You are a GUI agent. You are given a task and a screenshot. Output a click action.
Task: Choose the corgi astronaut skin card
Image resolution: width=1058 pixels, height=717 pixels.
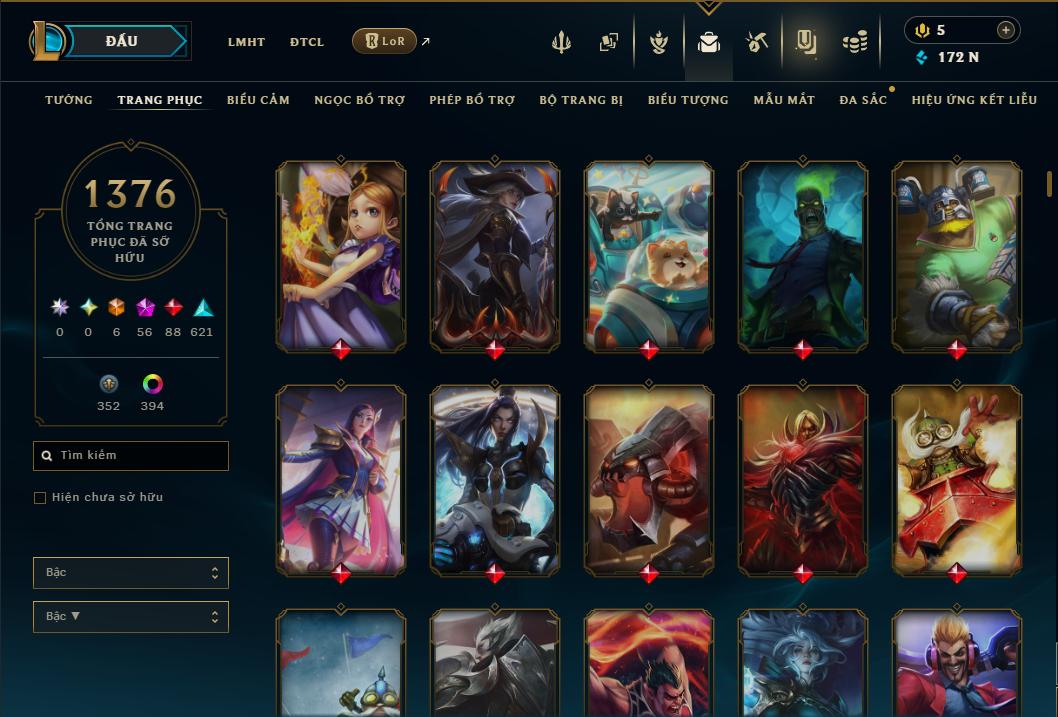pos(649,256)
